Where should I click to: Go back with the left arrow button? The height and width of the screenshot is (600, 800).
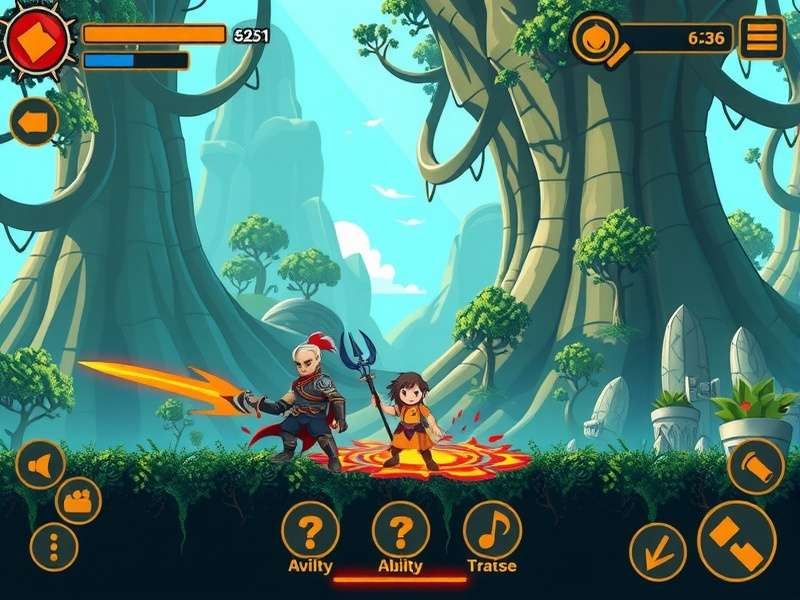35,122
